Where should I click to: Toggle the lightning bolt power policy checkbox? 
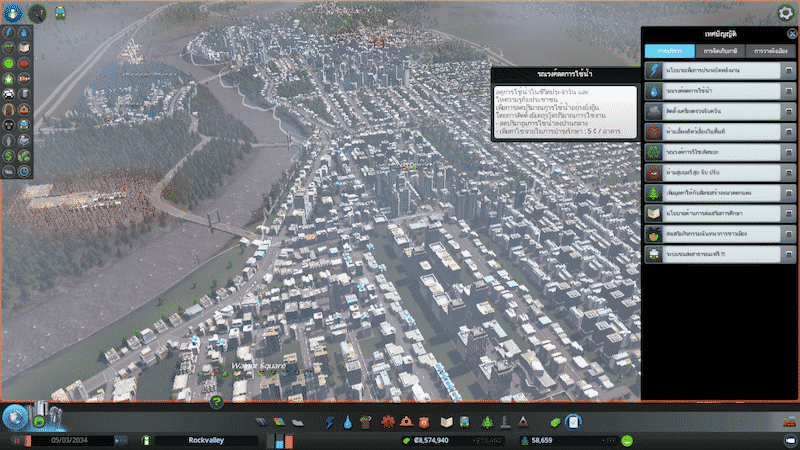(789, 72)
